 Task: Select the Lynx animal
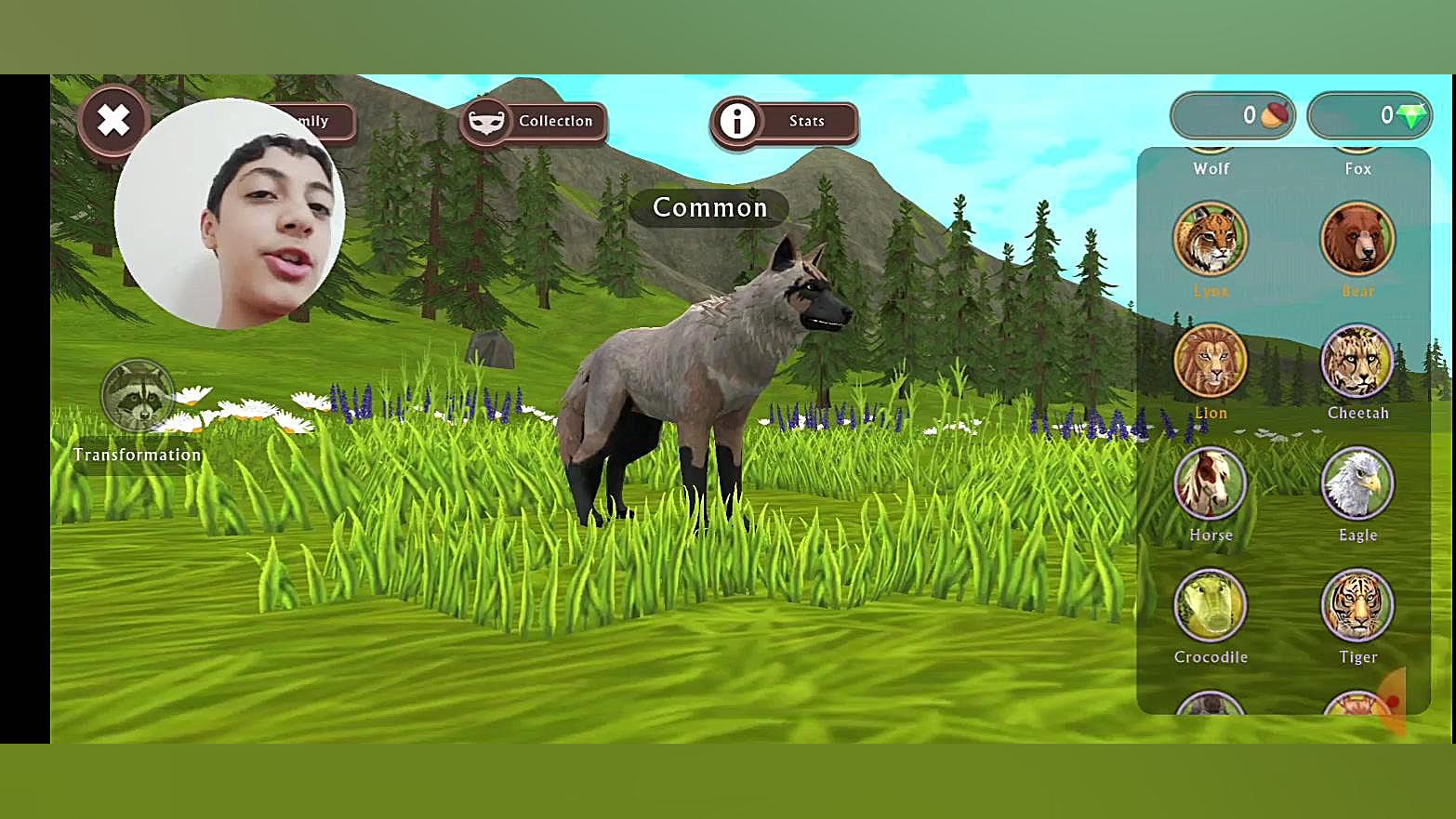1210,240
